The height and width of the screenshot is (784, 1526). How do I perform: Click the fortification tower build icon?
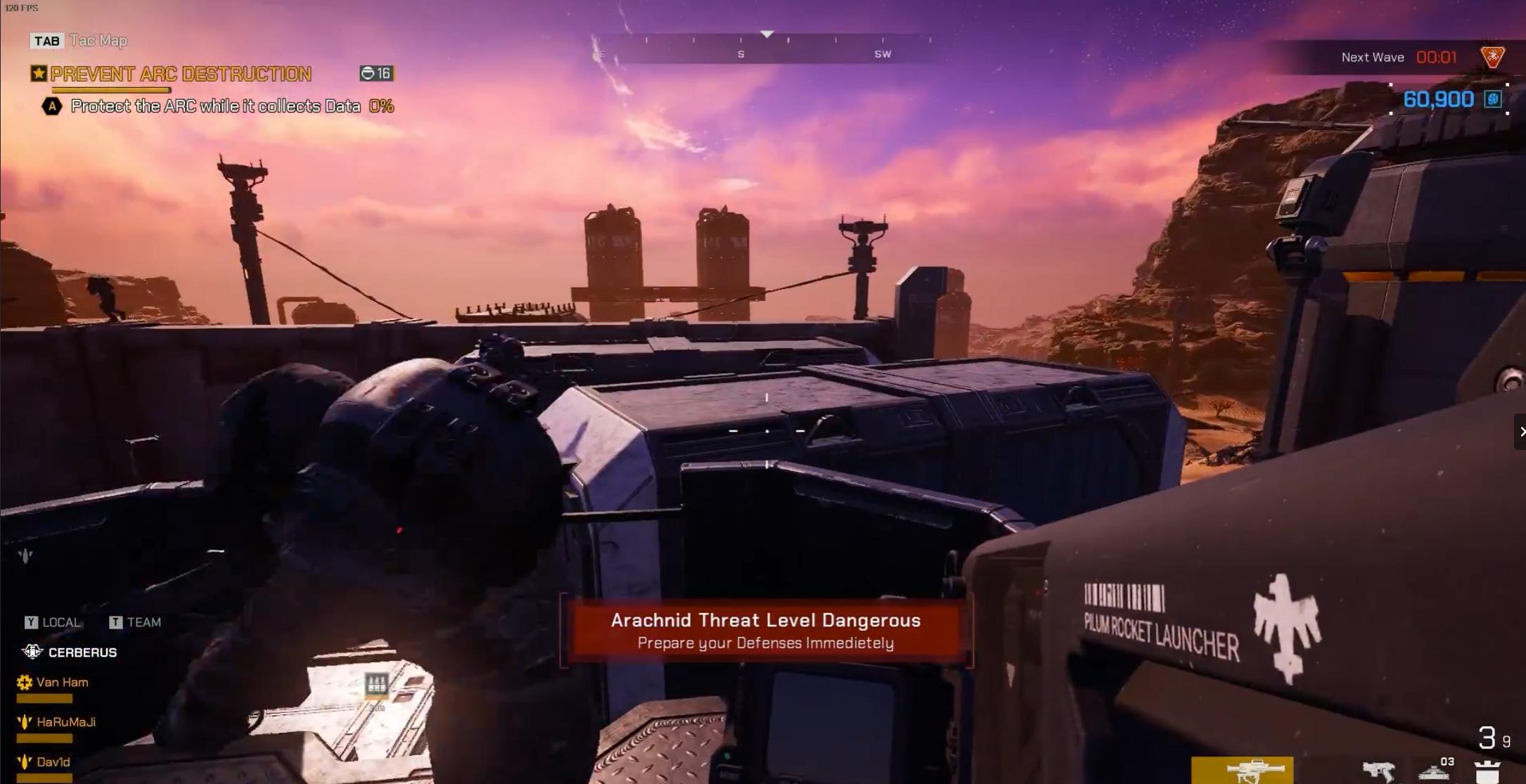point(1487,771)
